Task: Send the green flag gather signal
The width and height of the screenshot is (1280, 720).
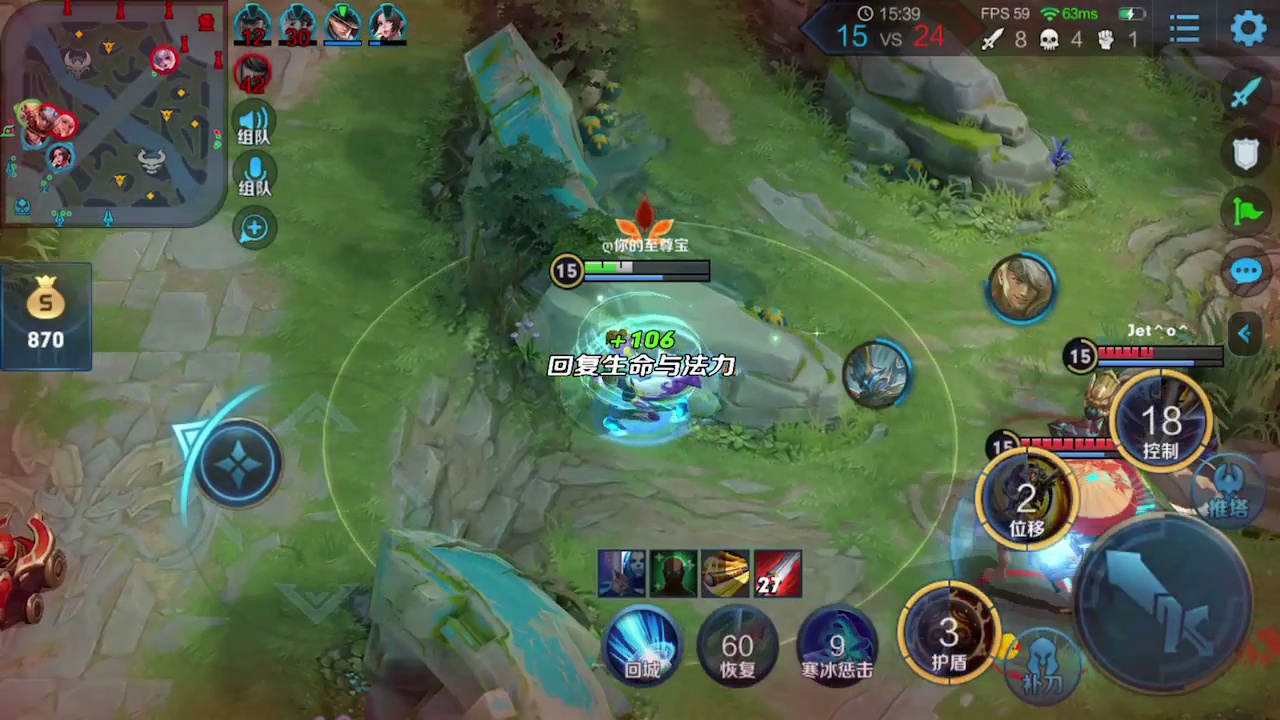Action: [1245, 212]
